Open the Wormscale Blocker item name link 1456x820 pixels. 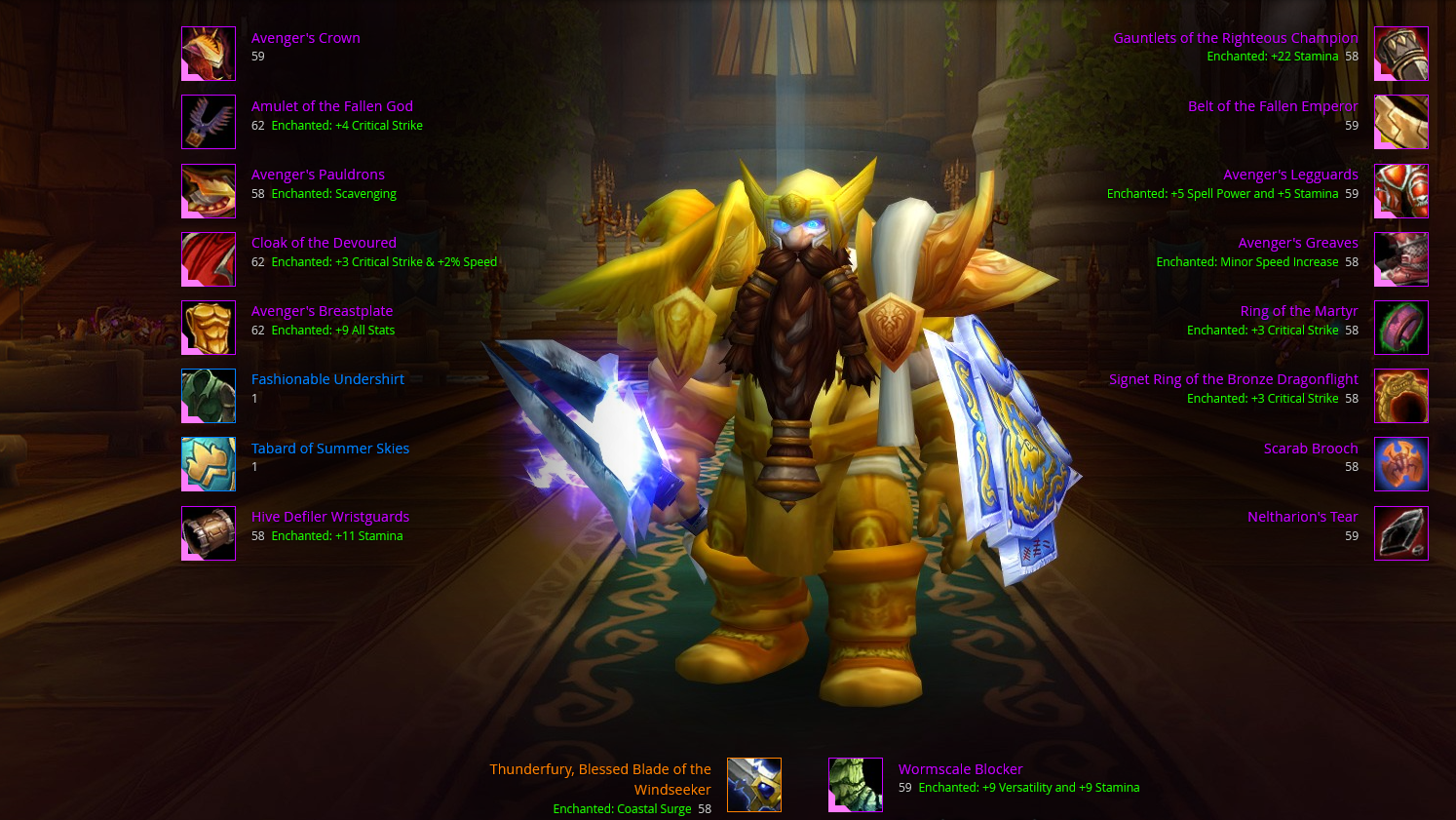(960, 769)
